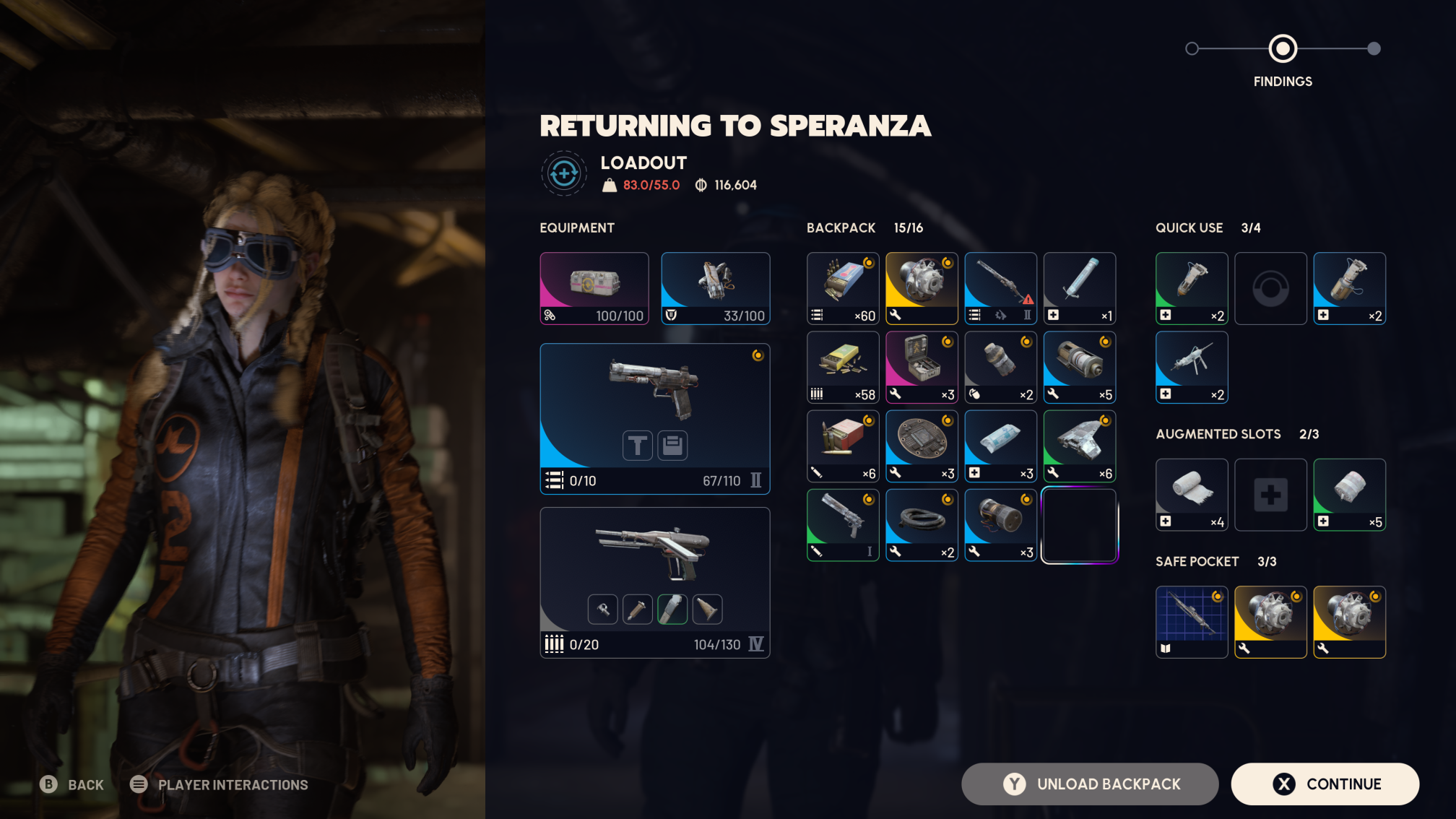Select the ammo stack of 60 in backpack
1456x819 pixels.
(842, 287)
